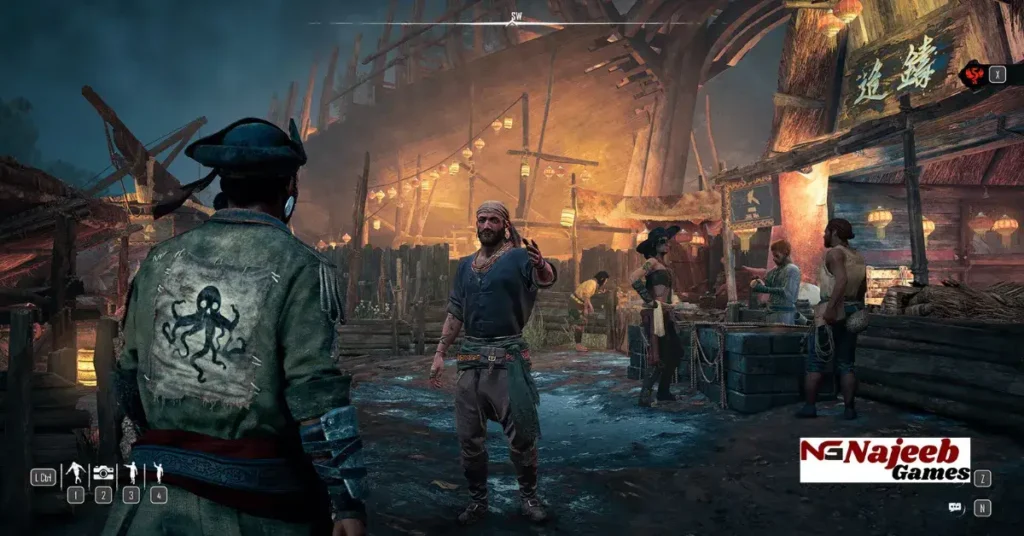This screenshot has width=1024, height=536.
Task: Activate the waving figure emote icon
Action: coord(158,473)
